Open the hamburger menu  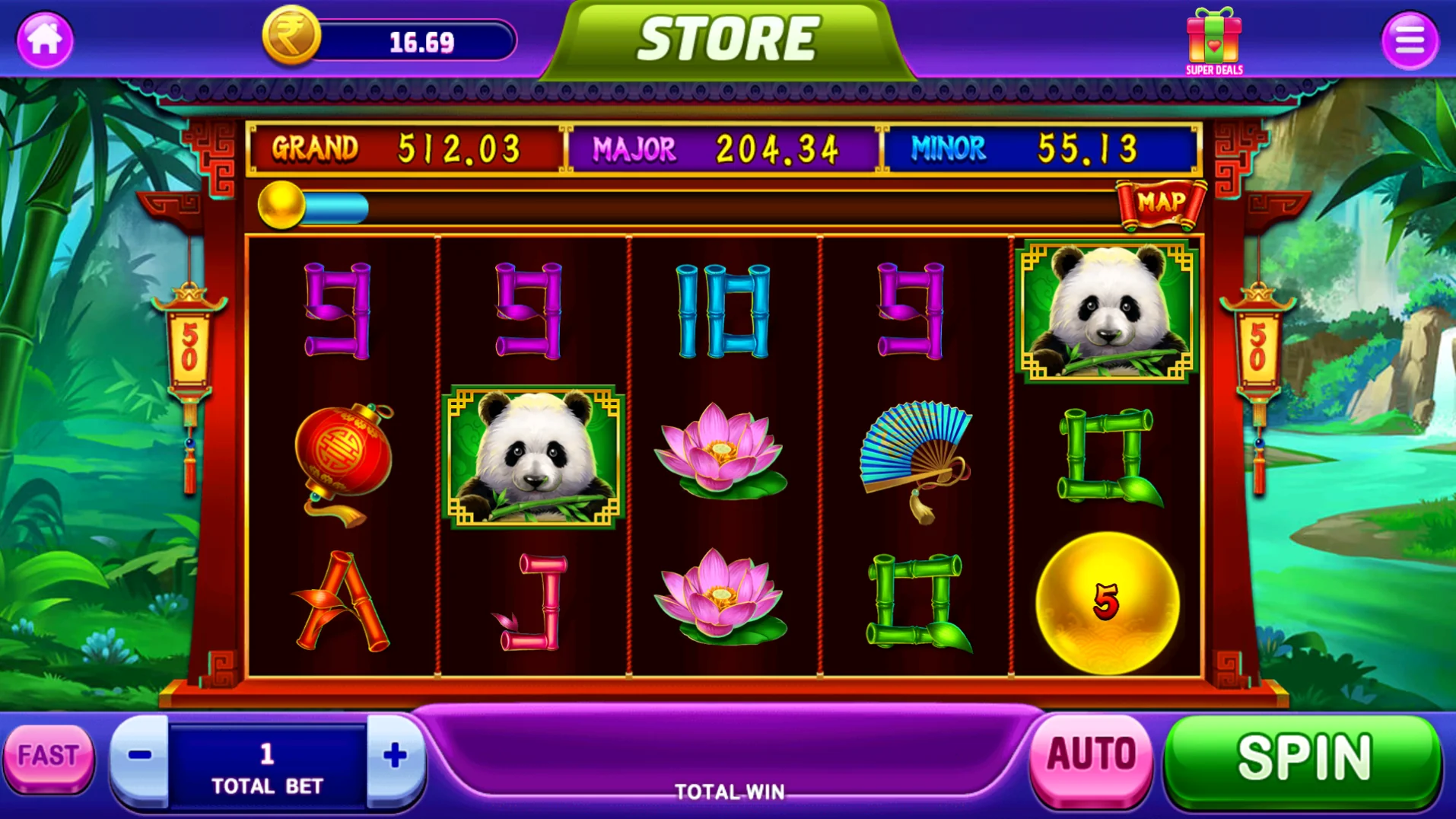tap(1409, 40)
